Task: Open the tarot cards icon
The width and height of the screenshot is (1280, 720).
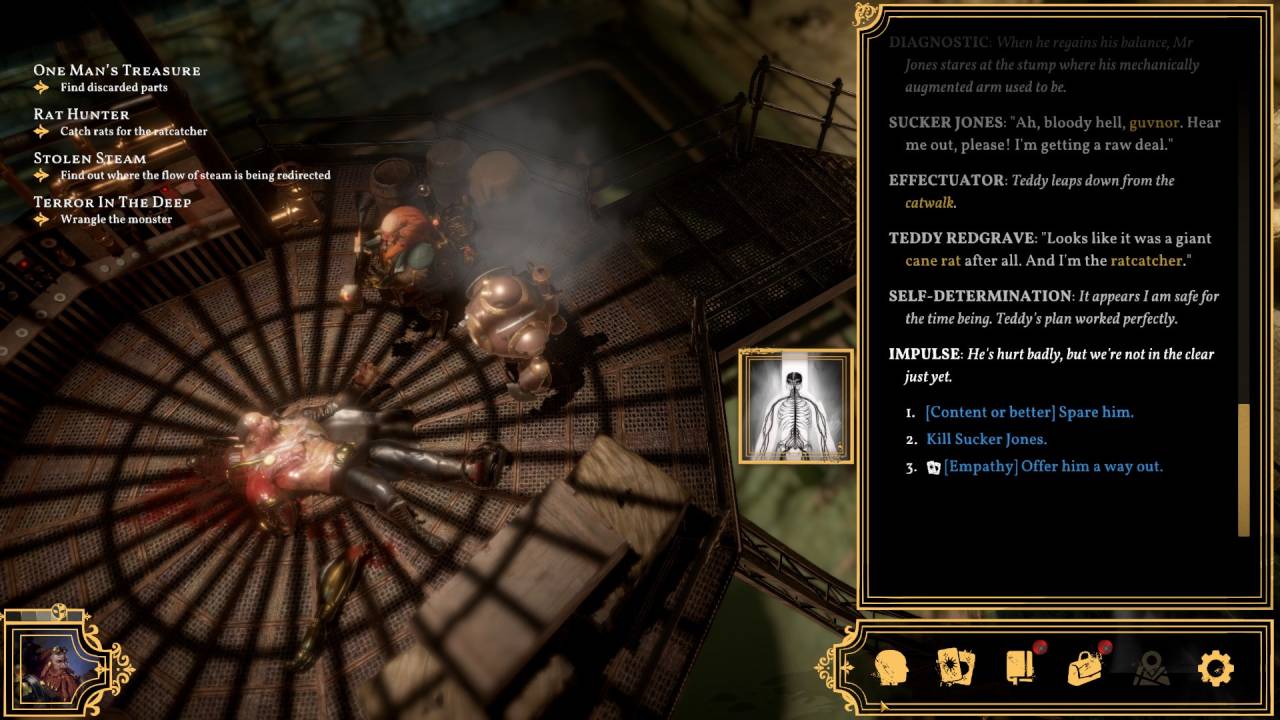Action: coord(955,667)
